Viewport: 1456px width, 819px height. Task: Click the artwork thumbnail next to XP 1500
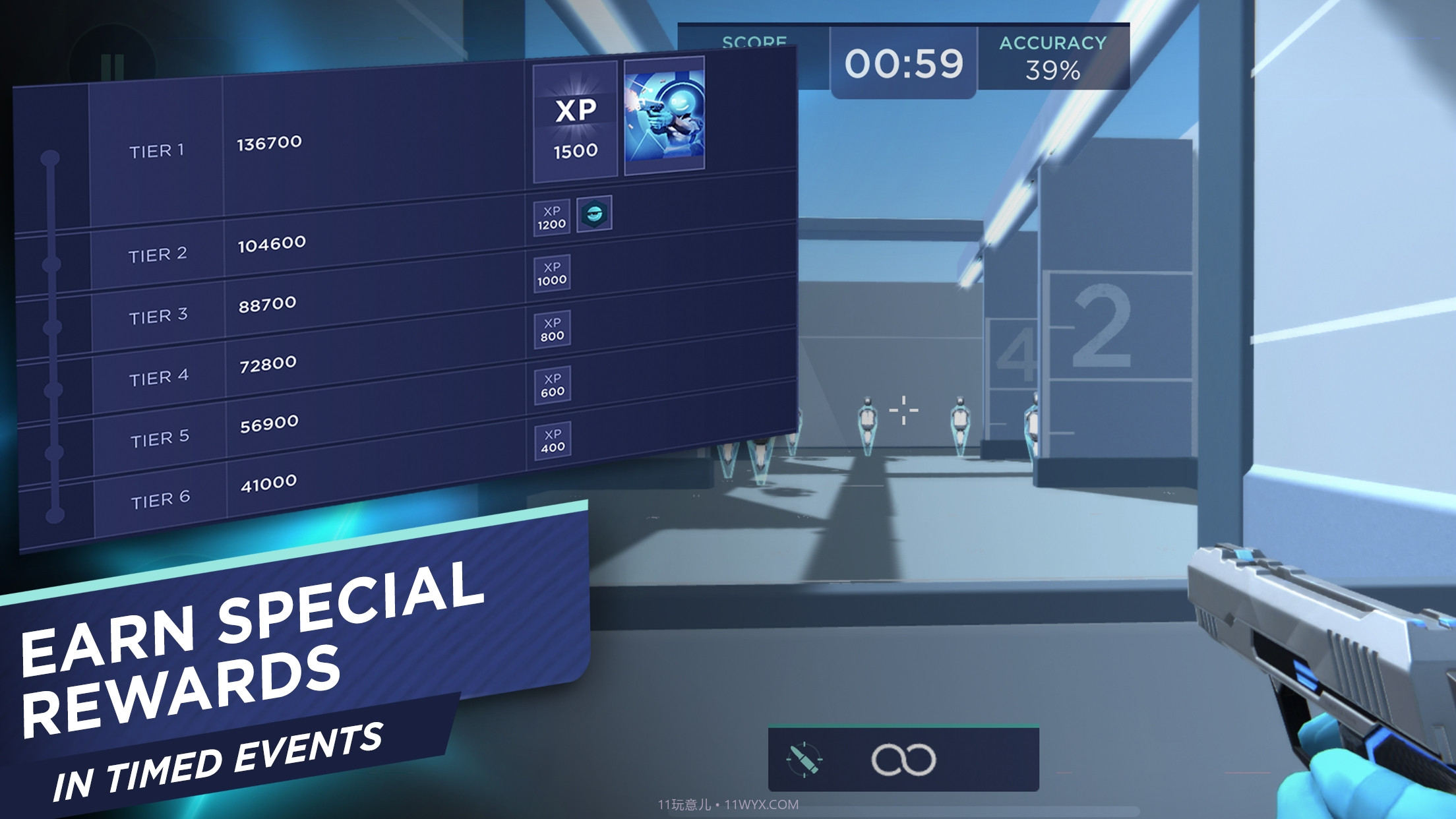pyautogui.click(x=663, y=115)
